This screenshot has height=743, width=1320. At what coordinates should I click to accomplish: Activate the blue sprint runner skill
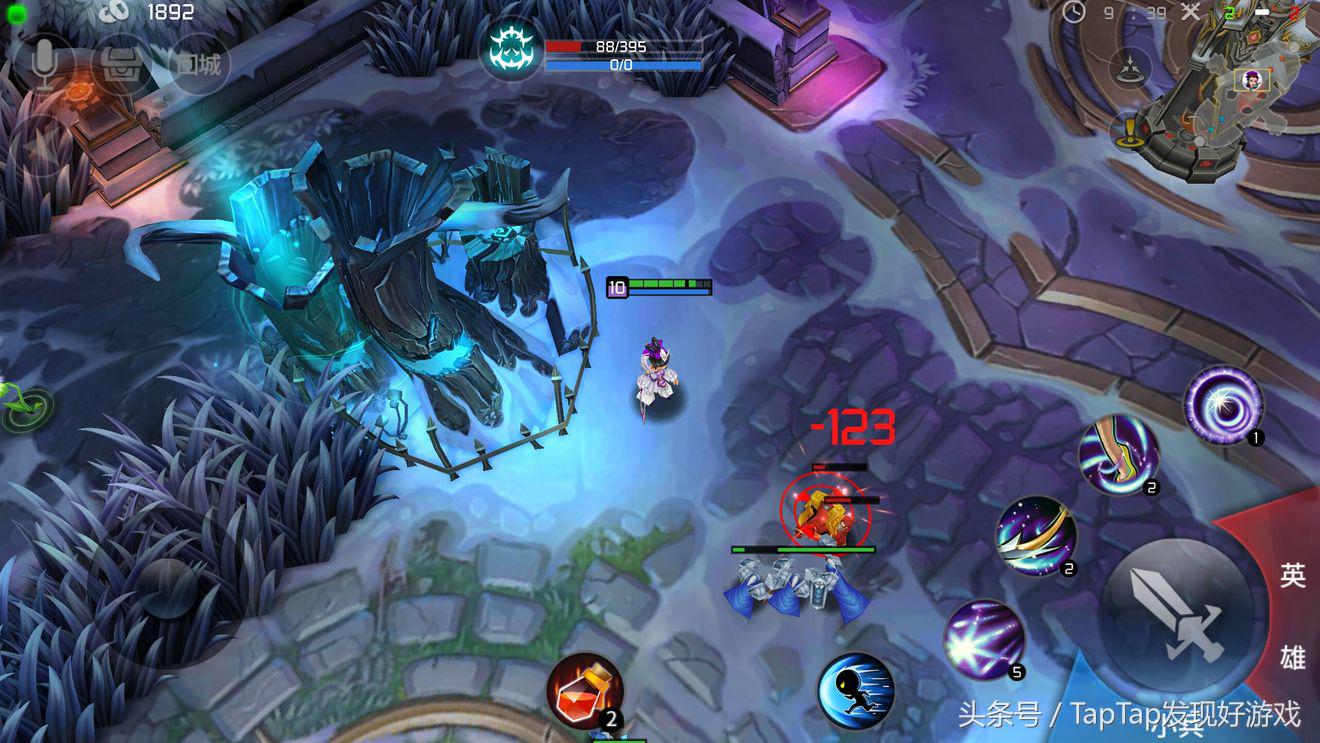pos(855,690)
